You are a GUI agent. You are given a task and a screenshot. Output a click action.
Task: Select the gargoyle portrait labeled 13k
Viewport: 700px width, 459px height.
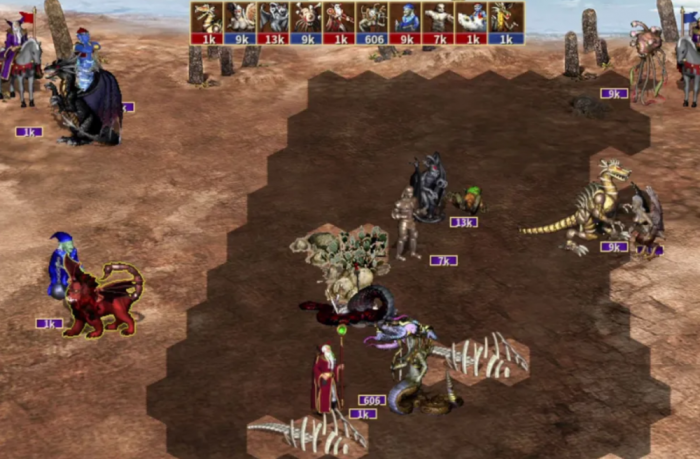click(273, 18)
